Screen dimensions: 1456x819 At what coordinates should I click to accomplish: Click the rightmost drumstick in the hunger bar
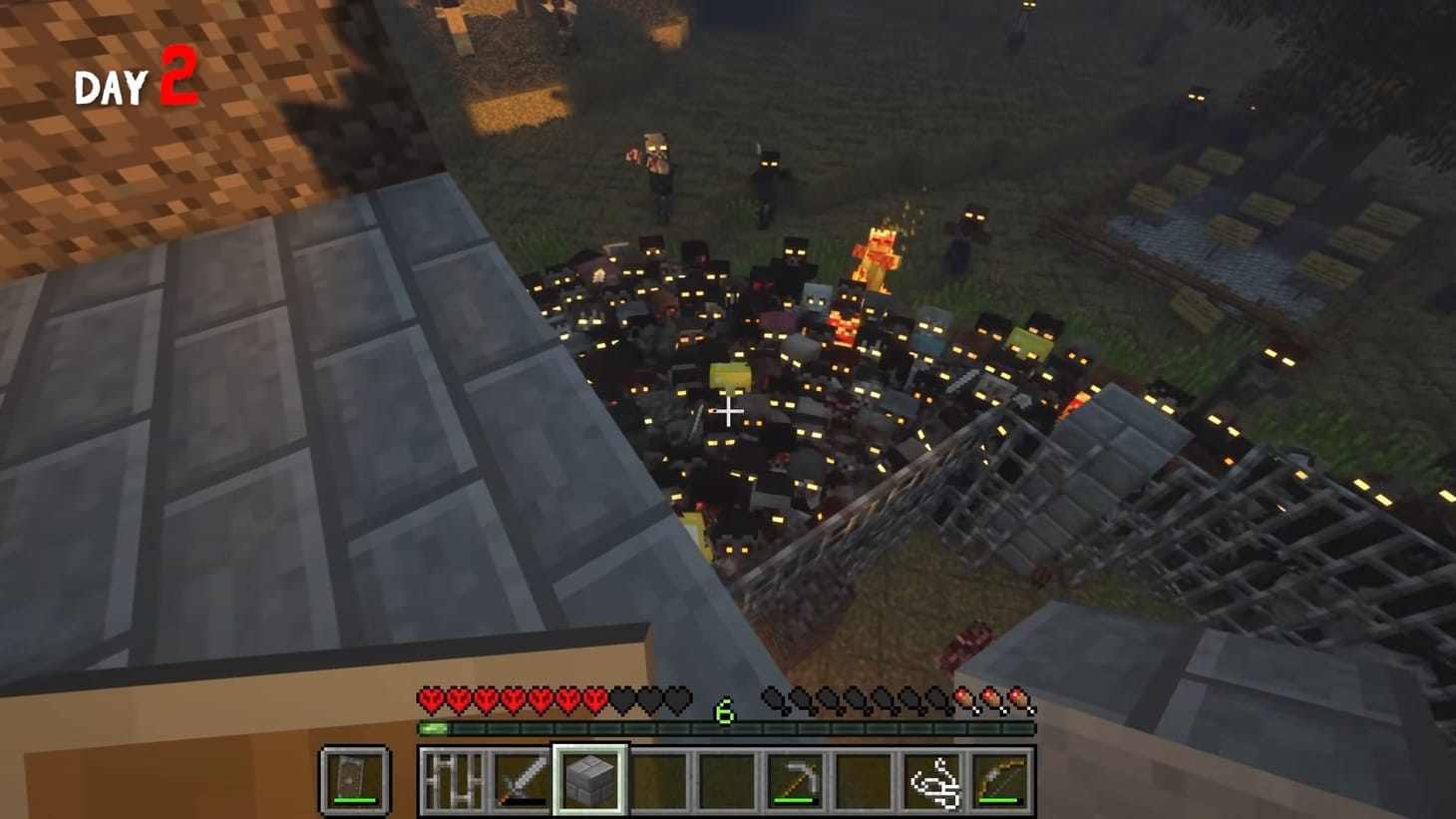click(1019, 698)
